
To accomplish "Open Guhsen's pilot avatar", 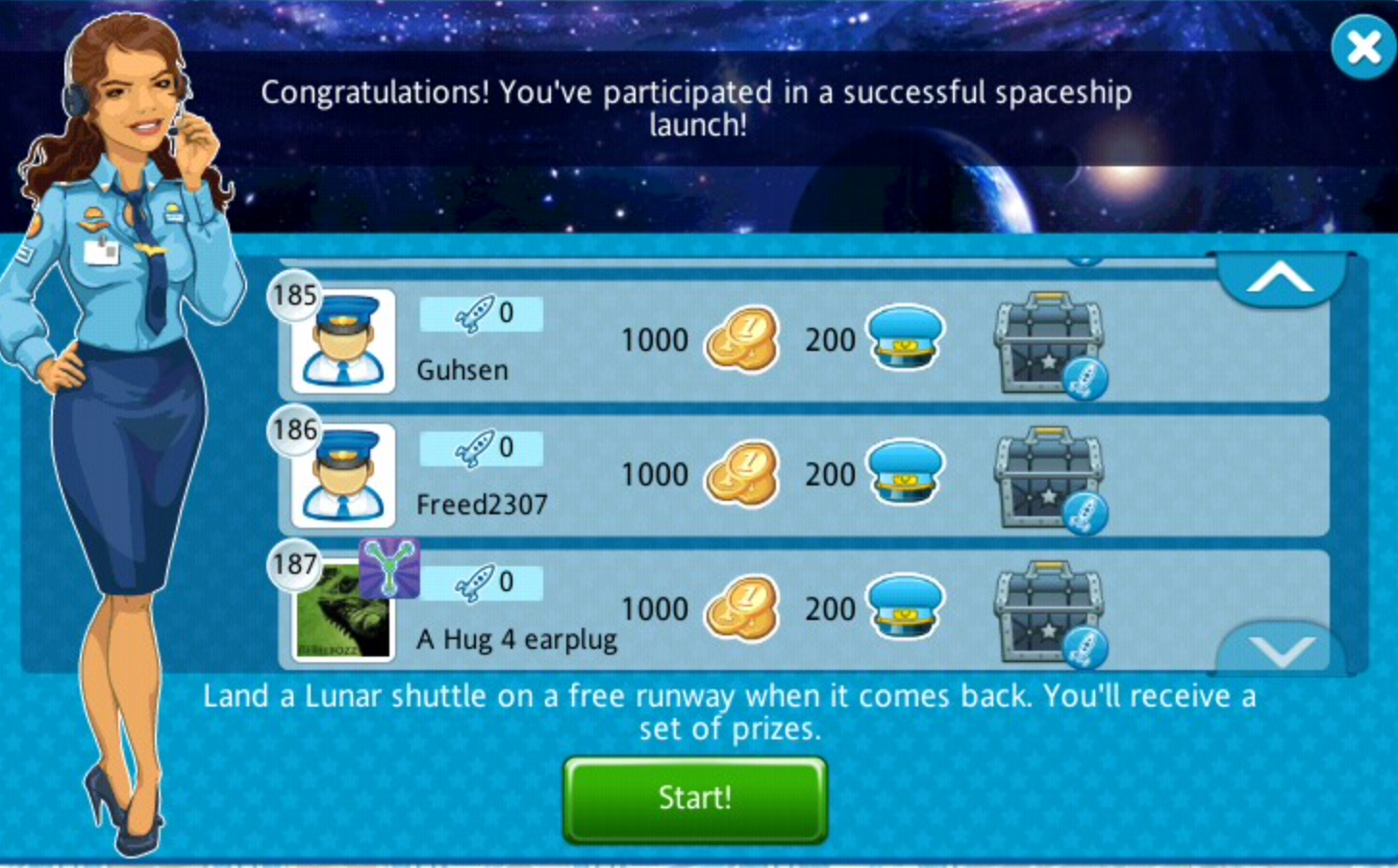I will pyautogui.click(x=343, y=342).
